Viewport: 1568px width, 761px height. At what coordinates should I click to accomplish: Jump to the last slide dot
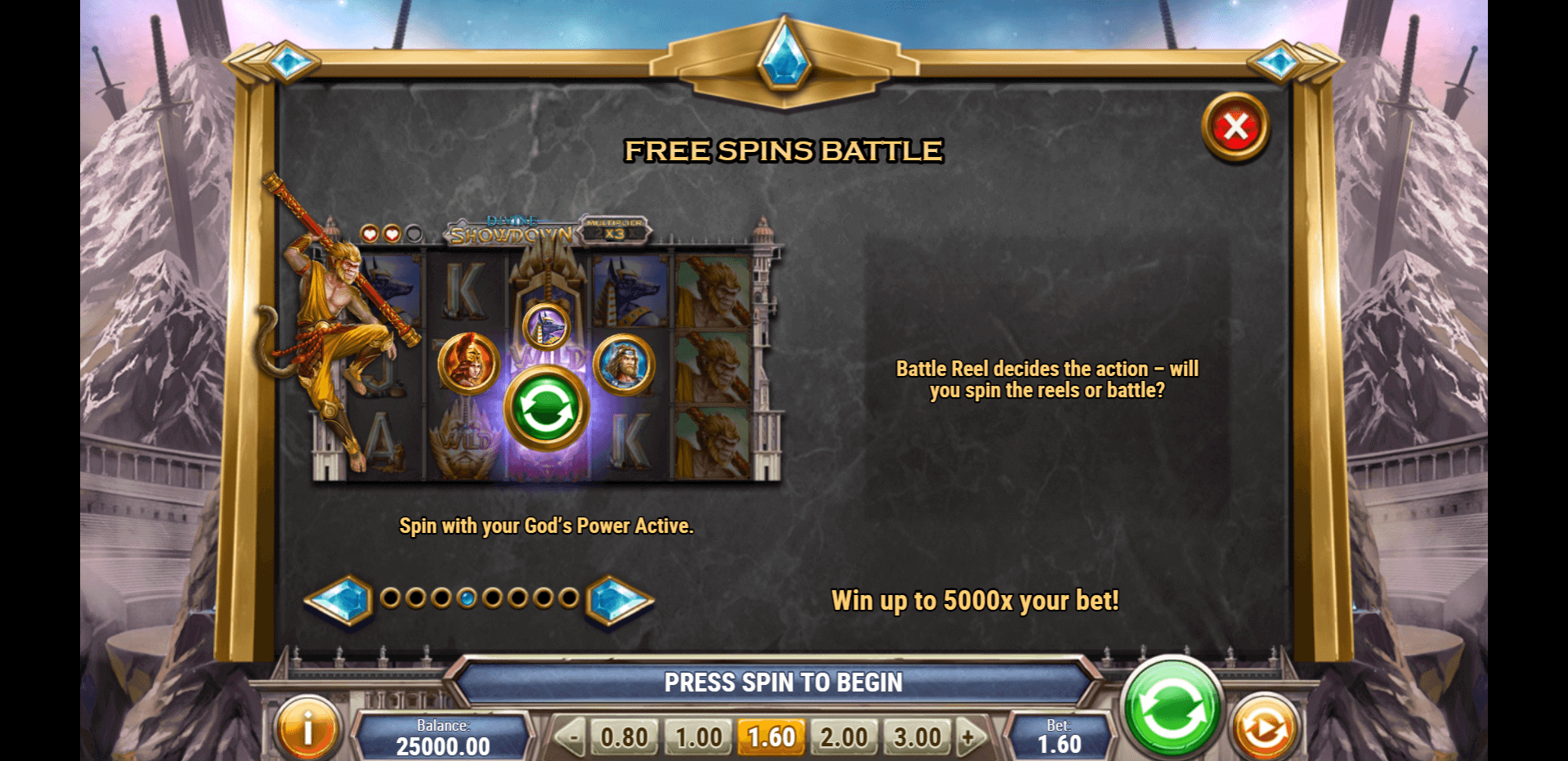(569, 598)
